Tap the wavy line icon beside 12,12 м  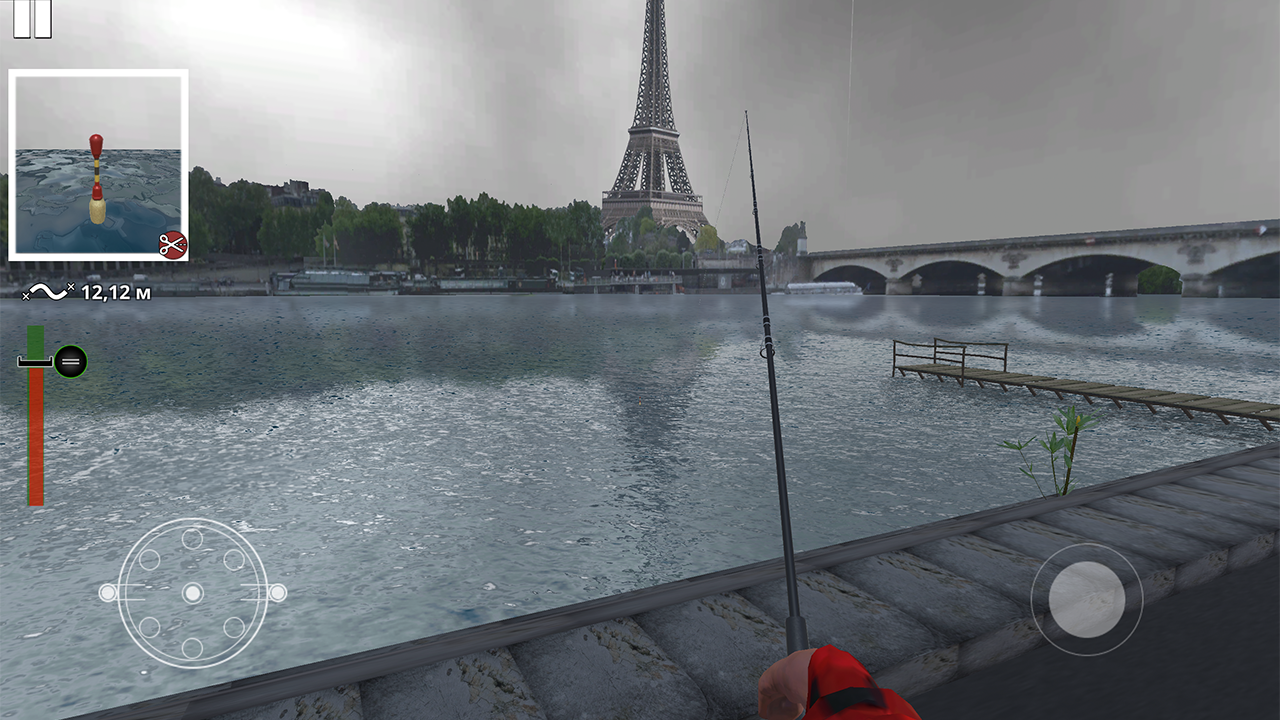[x=48, y=291]
